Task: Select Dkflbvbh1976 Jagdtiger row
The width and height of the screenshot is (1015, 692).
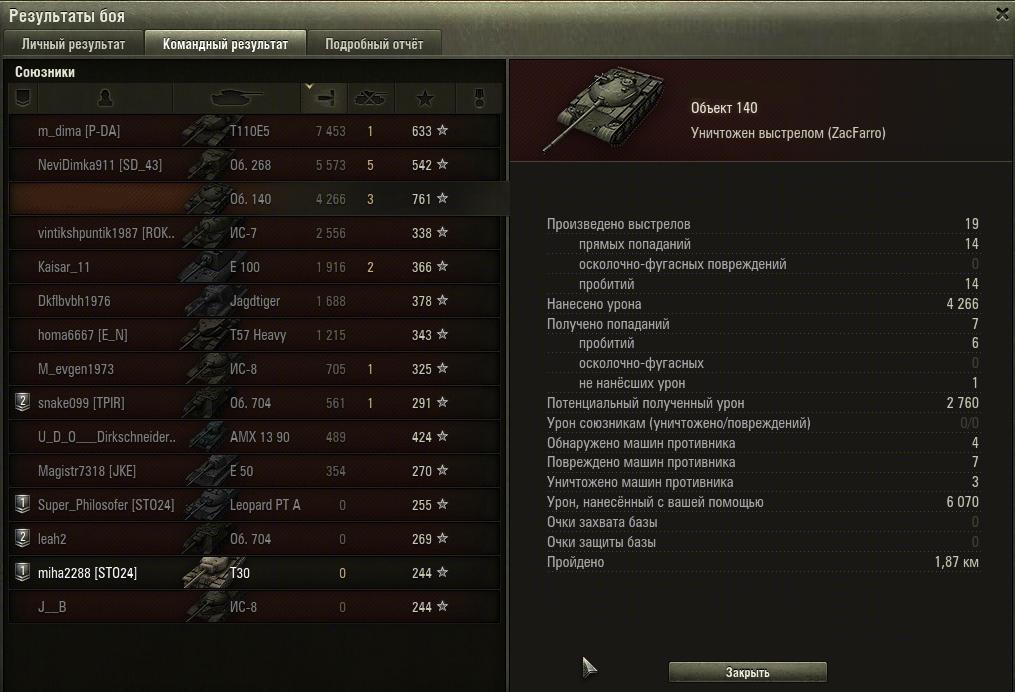Action: [254, 301]
